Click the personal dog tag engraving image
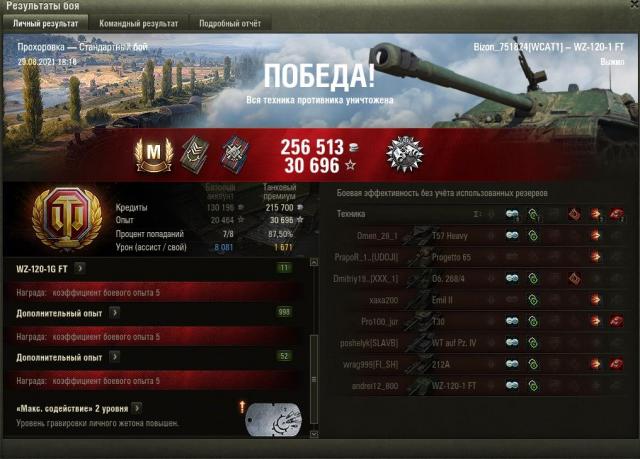This screenshot has height=459, width=640. point(272,418)
